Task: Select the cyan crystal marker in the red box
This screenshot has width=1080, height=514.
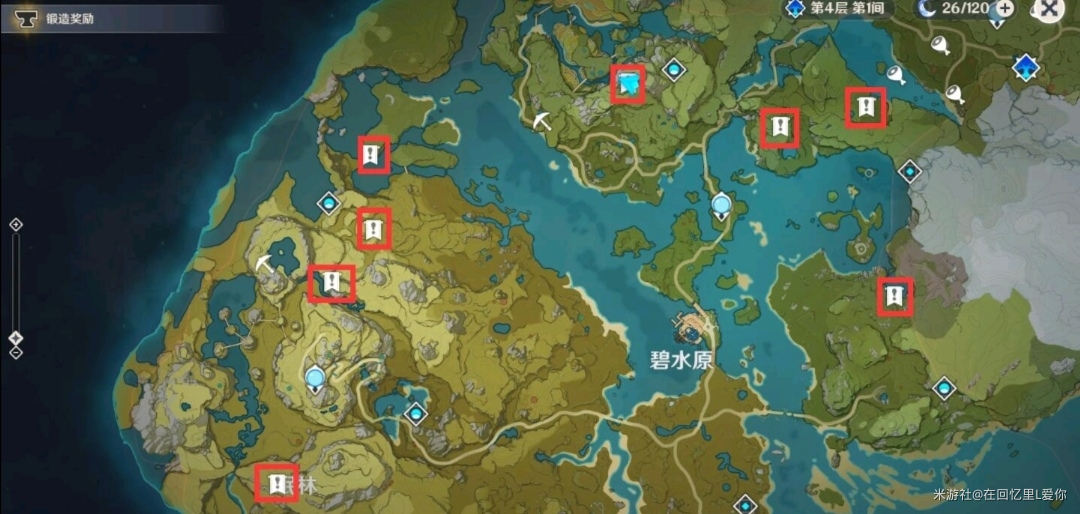Action: point(629,84)
